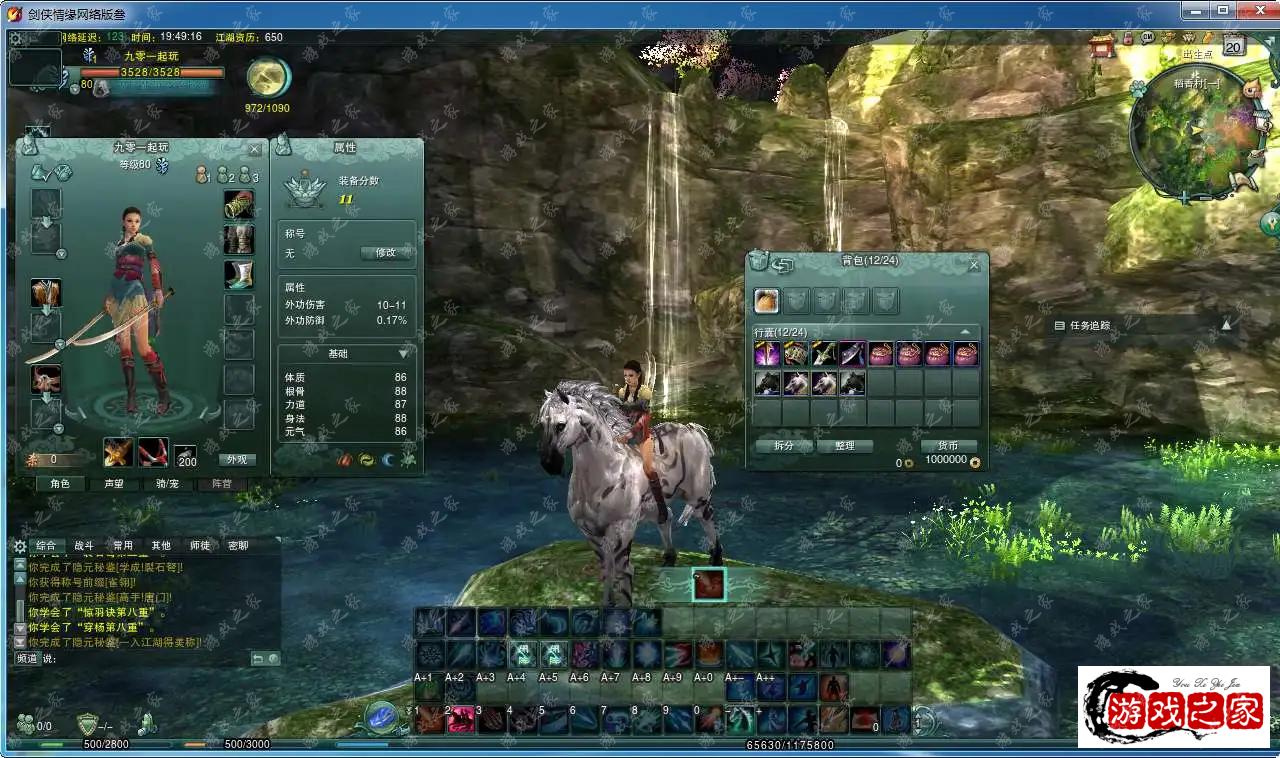Open the 阵营 faction tab
The image size is (1280, 758).
tap(221, 484)
